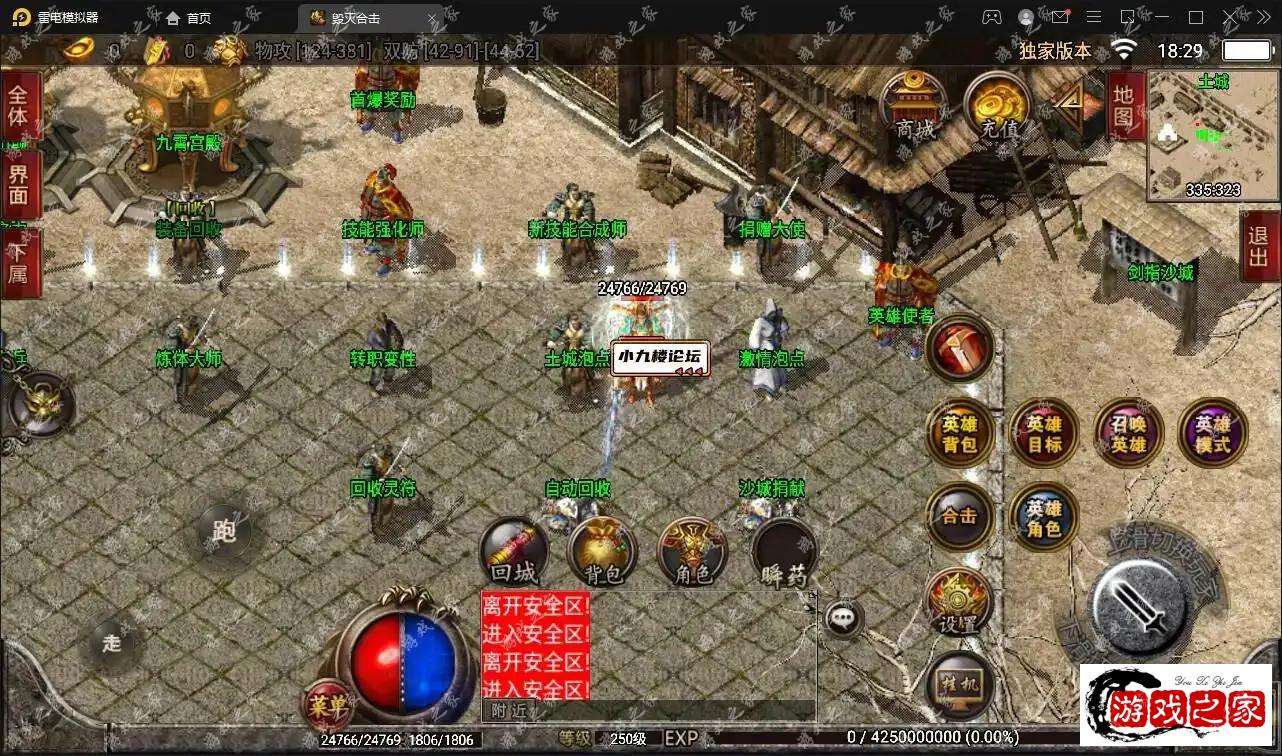1282x756 pixels.
Task: Open the 角色 character panel
Action: point(692,554)
